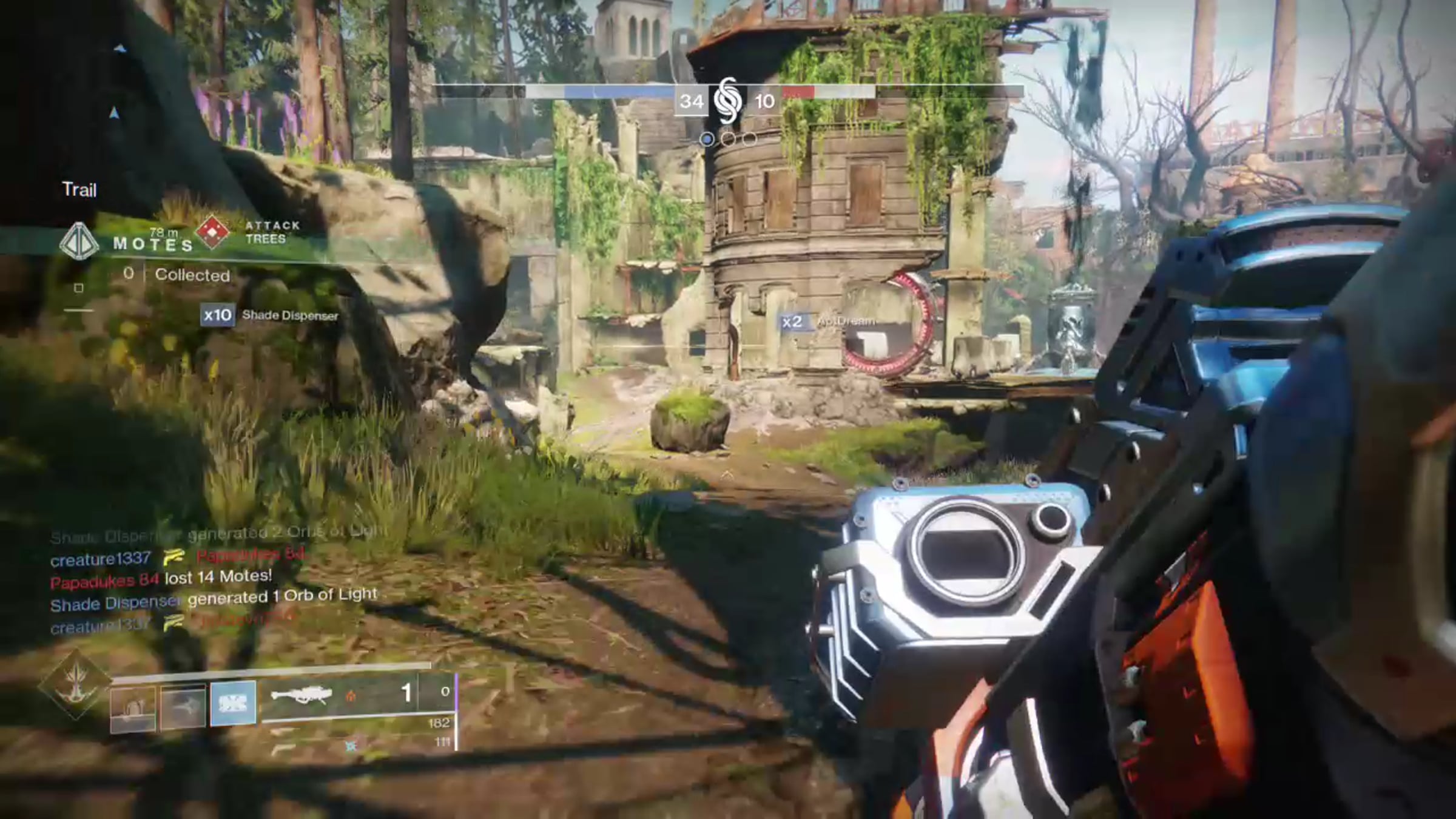The height and width of the screenshot is (819, 1456).
Task: Select the filled blue round indicator dot
Action: click(x=707, y=140)
